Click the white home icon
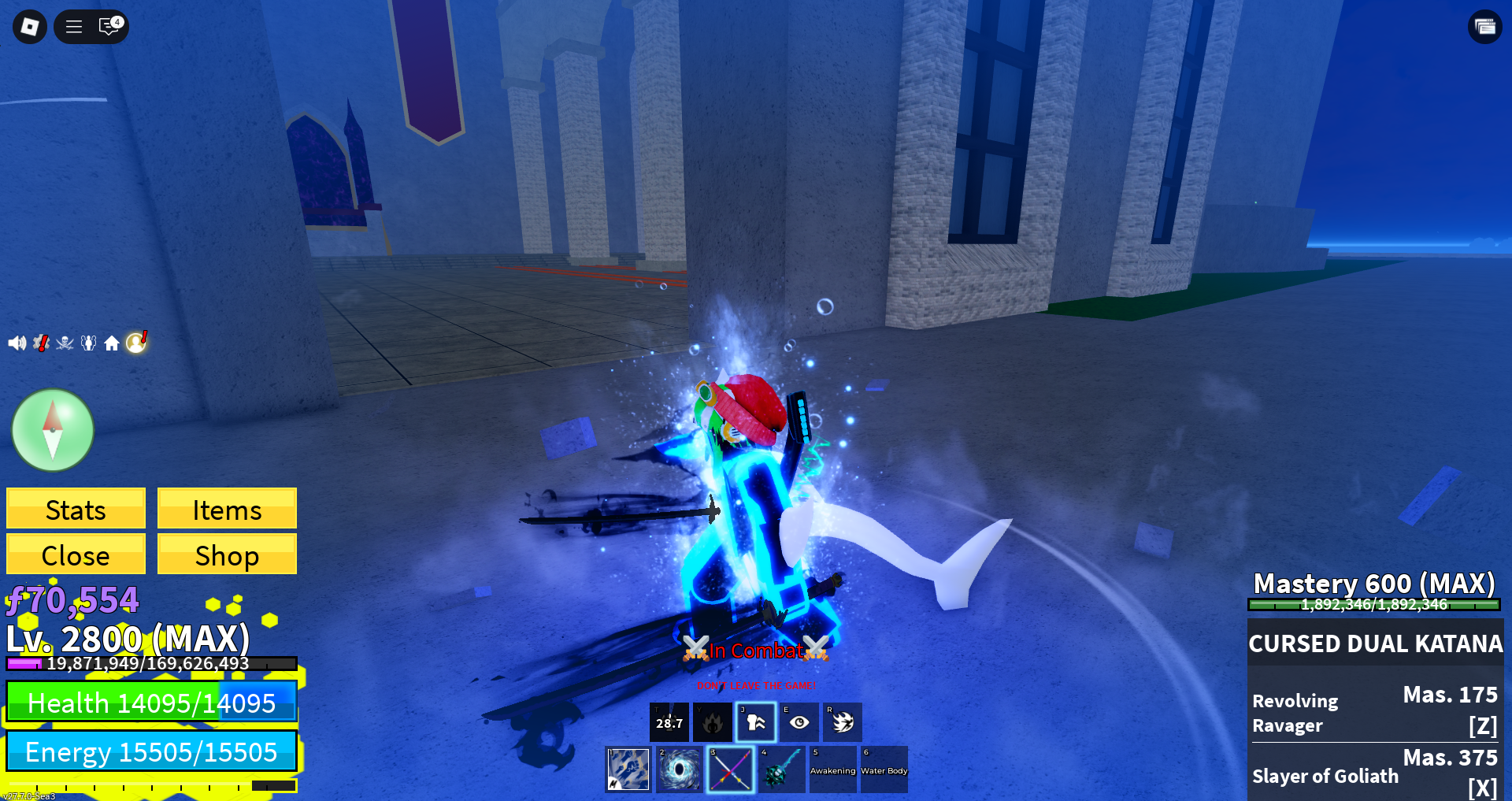The height and width of the screenshot is (801, 1512). click(x=112, y=343)
